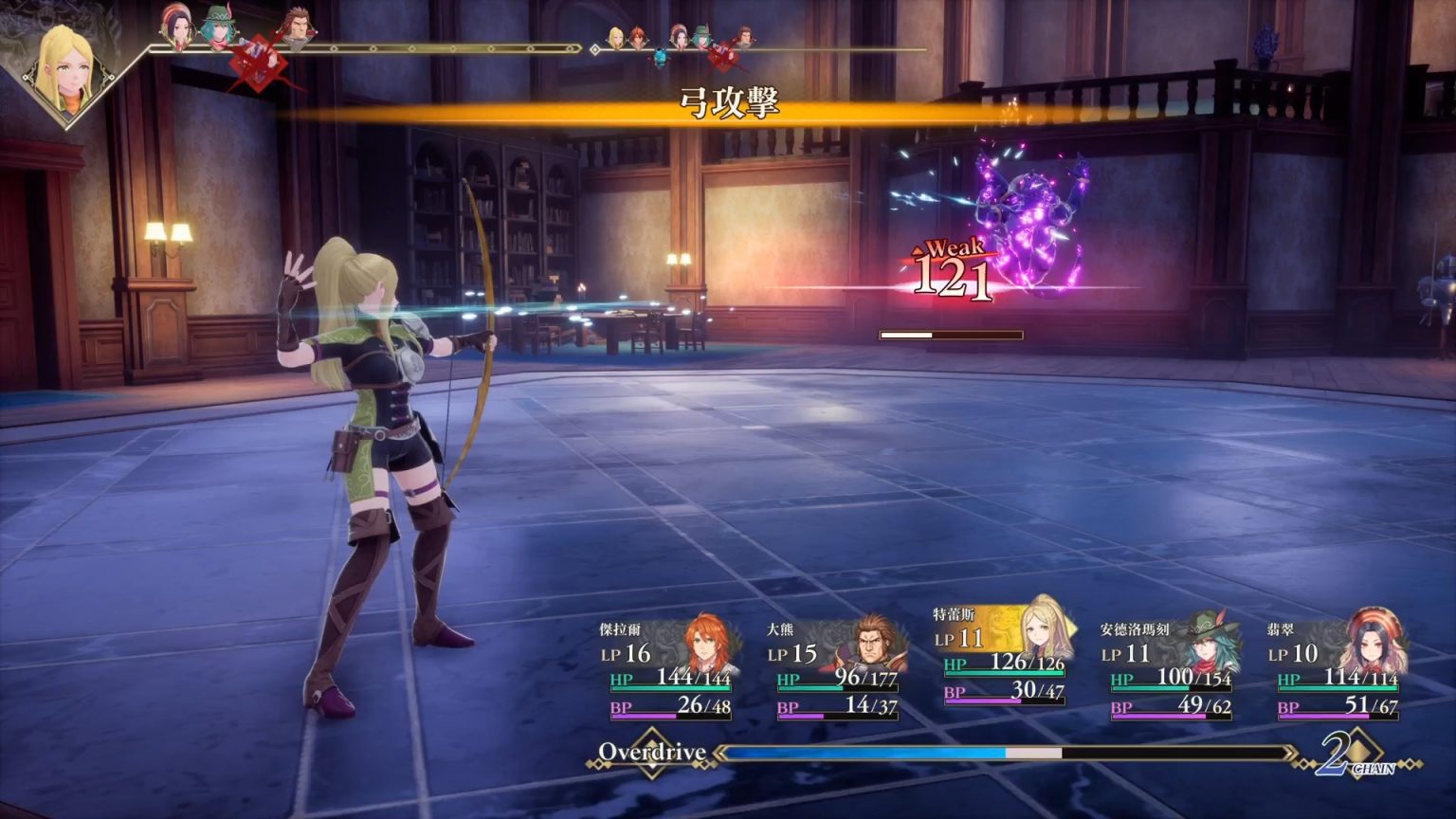Viewport: 1456px width, 819px height.
Task: Activate the Overdrive gauge emblem
Action: 652,754
